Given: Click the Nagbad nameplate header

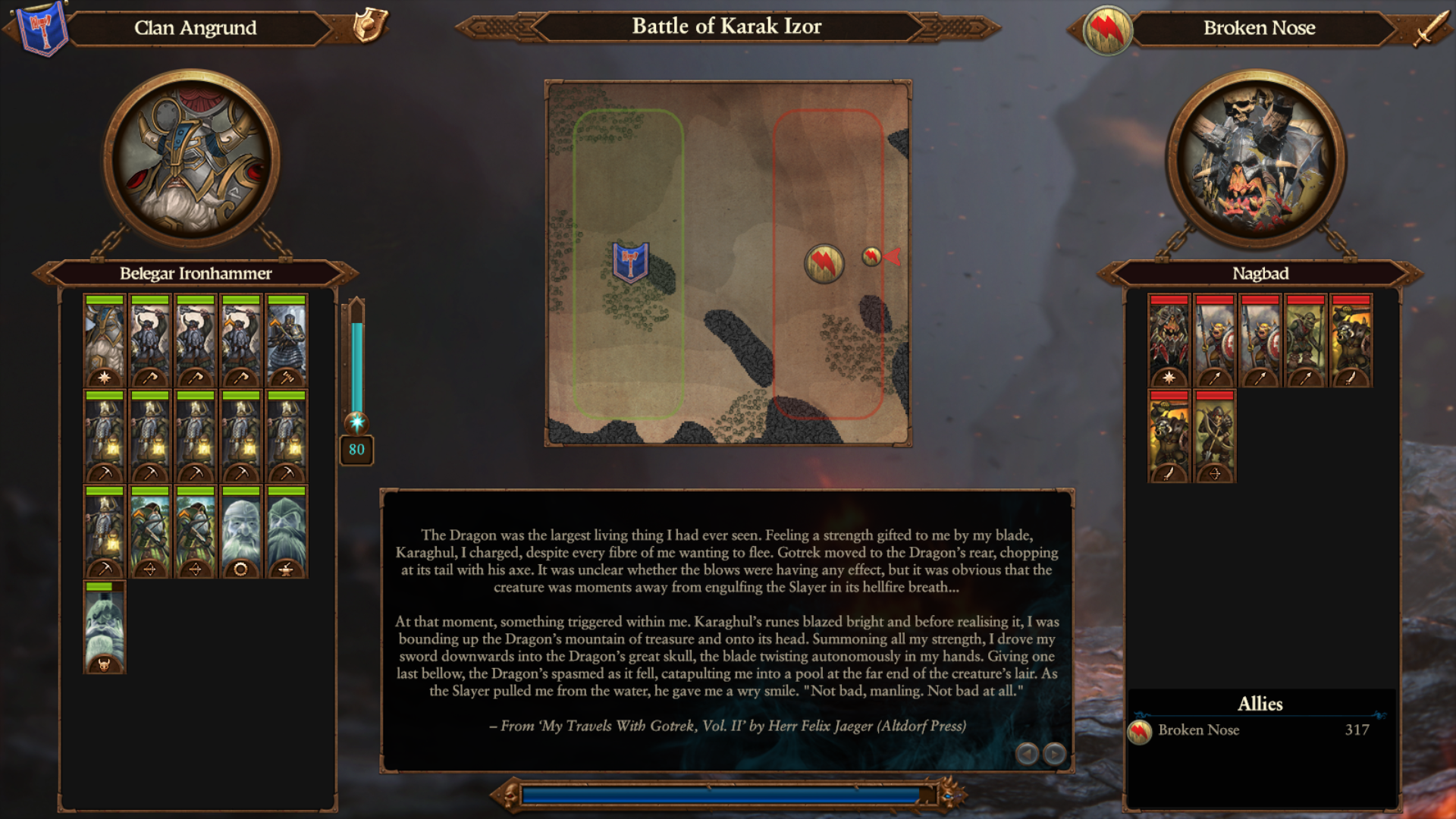Looking at the screenshot, I should click(x=1258, y=274).
